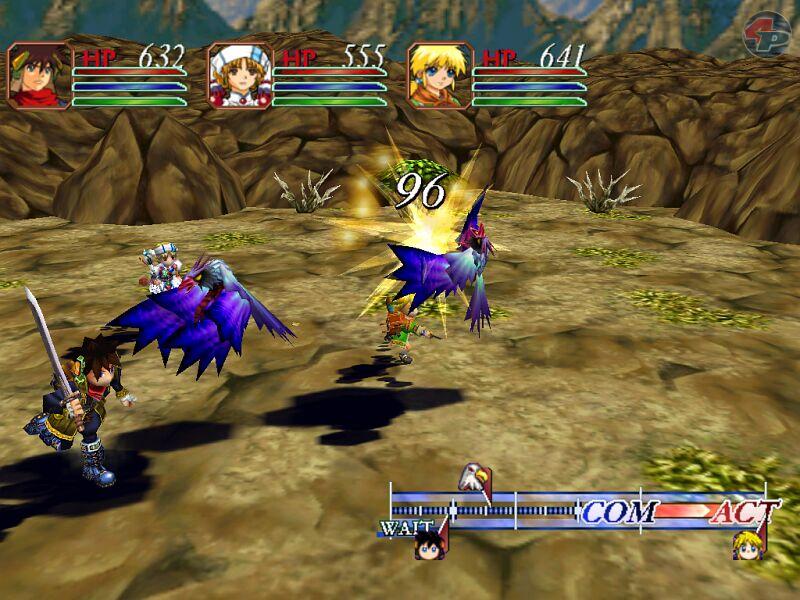
Task: Select the red-scarfed hero's portrait
Action: [40, 75]
